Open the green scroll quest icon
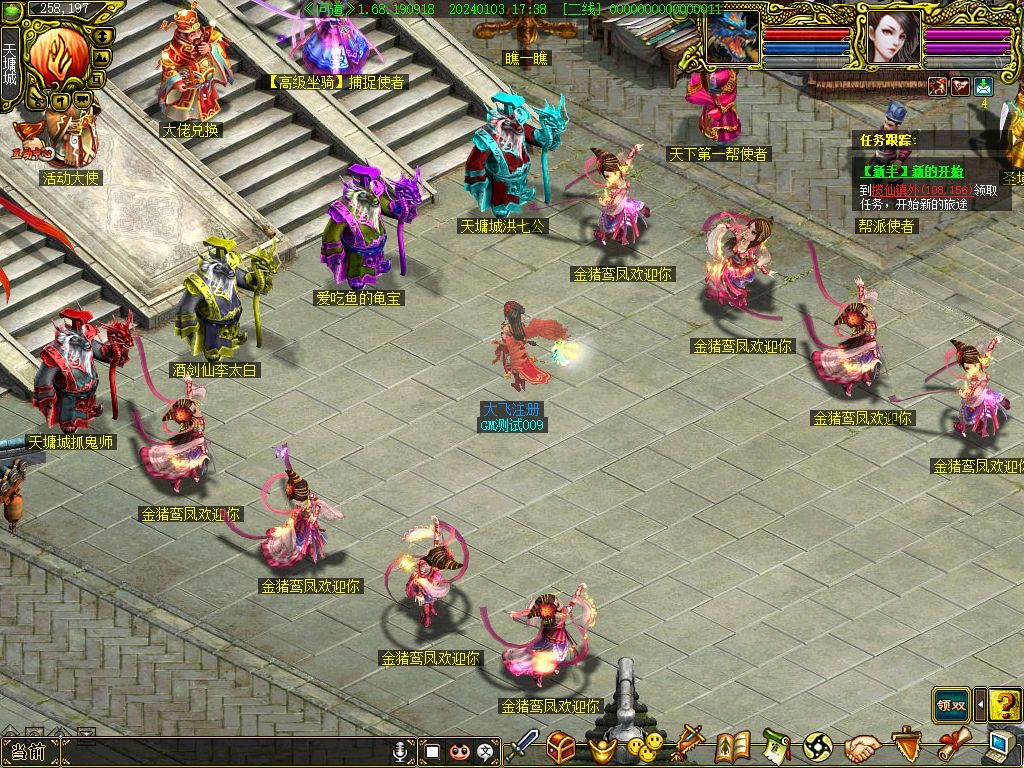This screenshot has width=1024, height=768. (x=776, y=747)
